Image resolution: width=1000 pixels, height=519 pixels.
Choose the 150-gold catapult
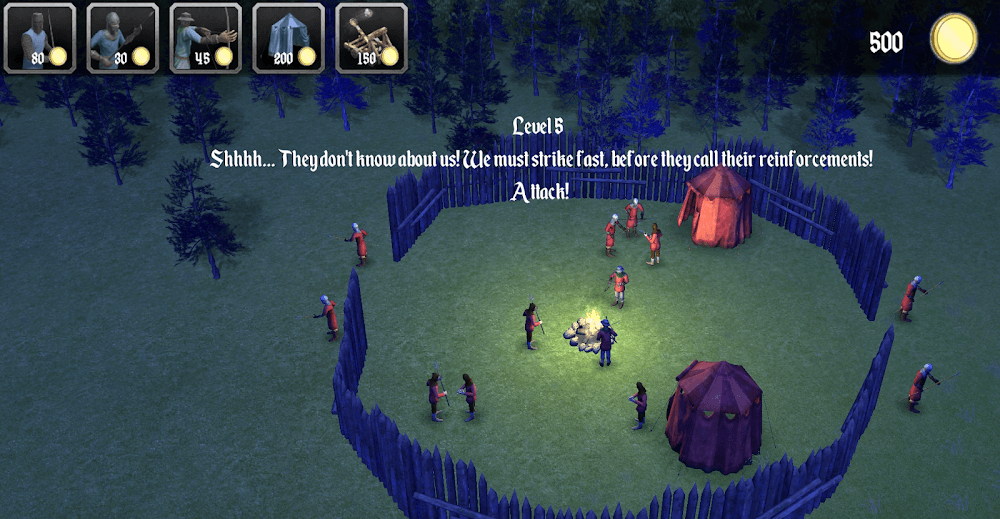(371, 38)
